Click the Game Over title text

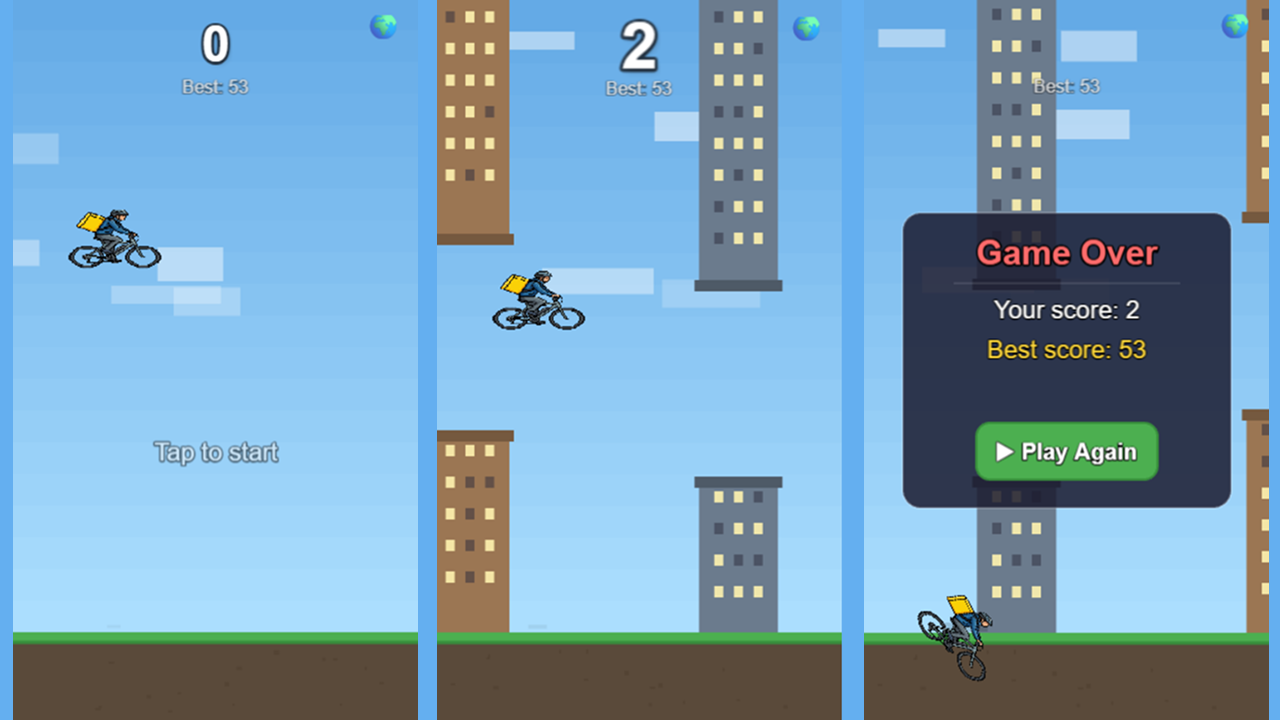(1066, 253)
